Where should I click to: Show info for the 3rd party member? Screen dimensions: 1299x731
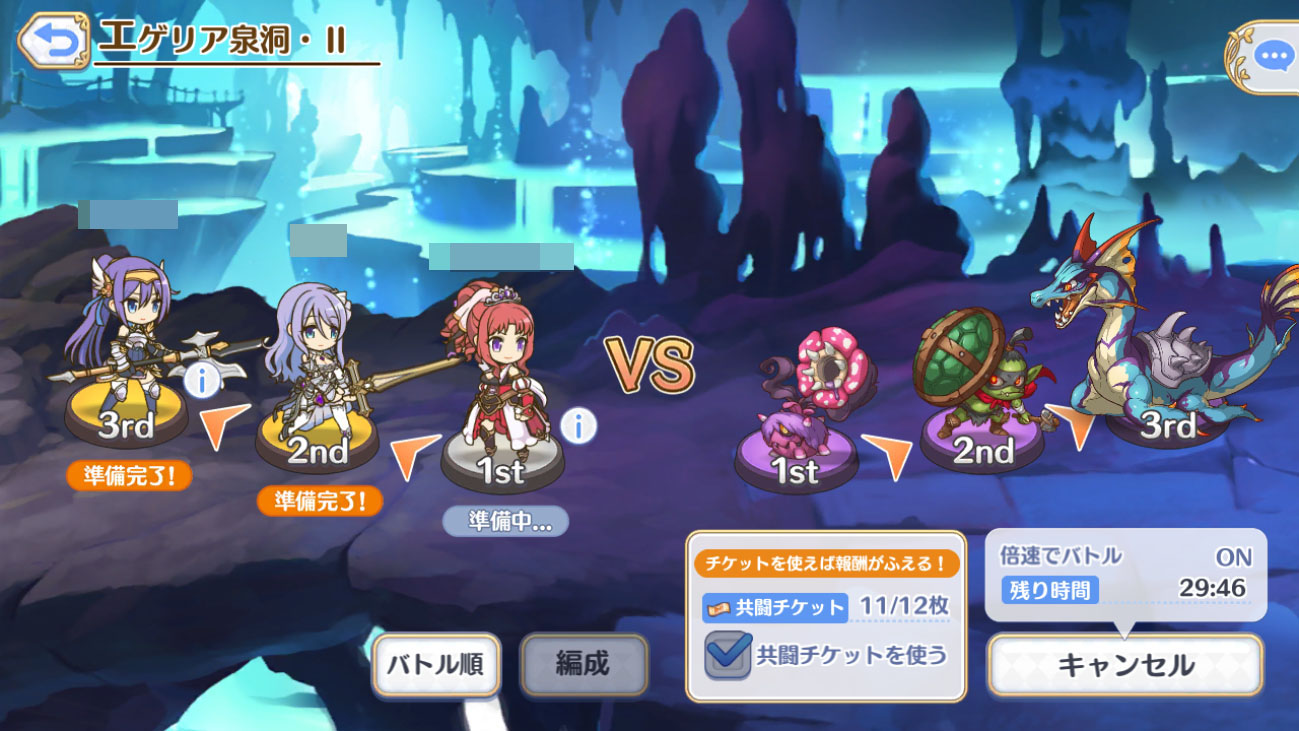coord(203,380)
